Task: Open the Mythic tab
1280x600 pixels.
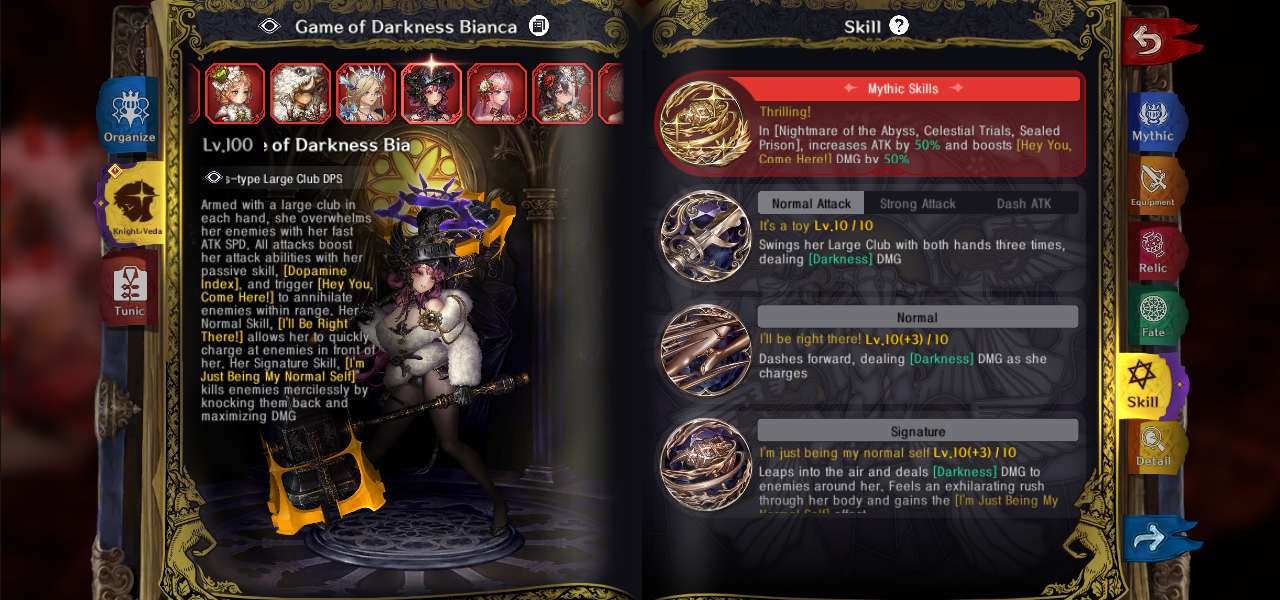Action: pyautogui.click(x=1154, y=121)
